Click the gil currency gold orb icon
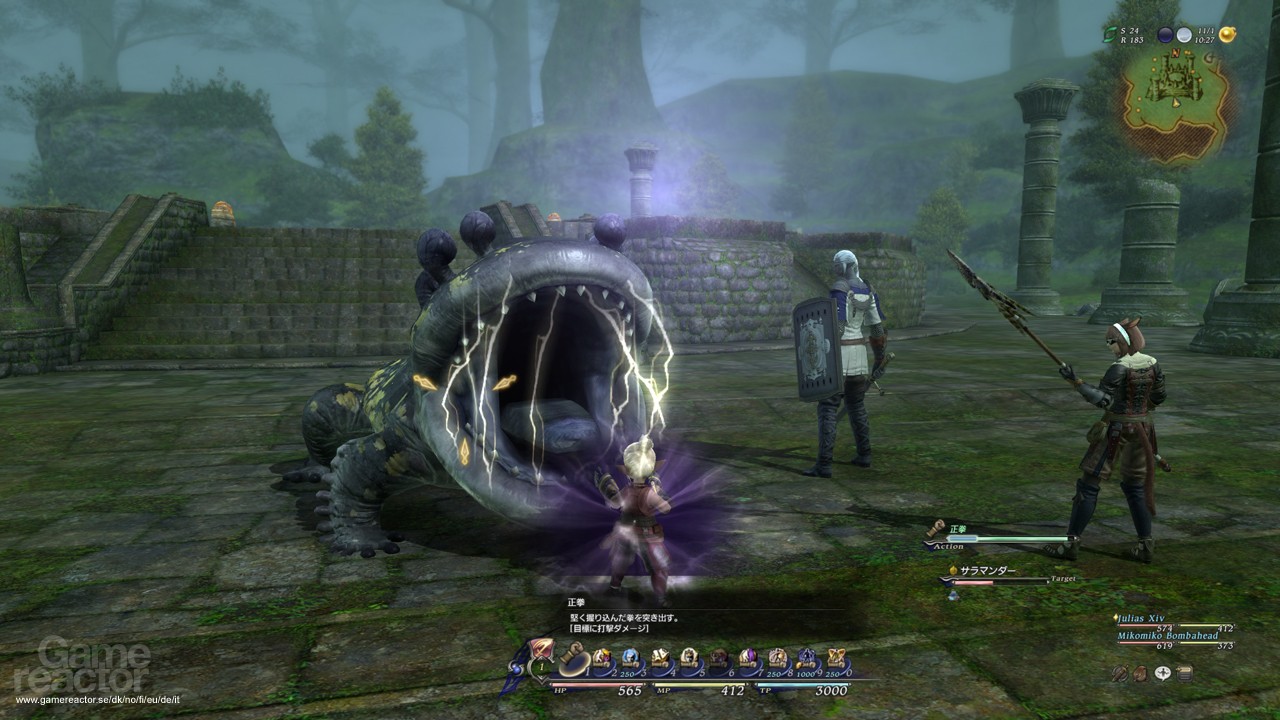The image size is (1280, 720). [1228, 33]
